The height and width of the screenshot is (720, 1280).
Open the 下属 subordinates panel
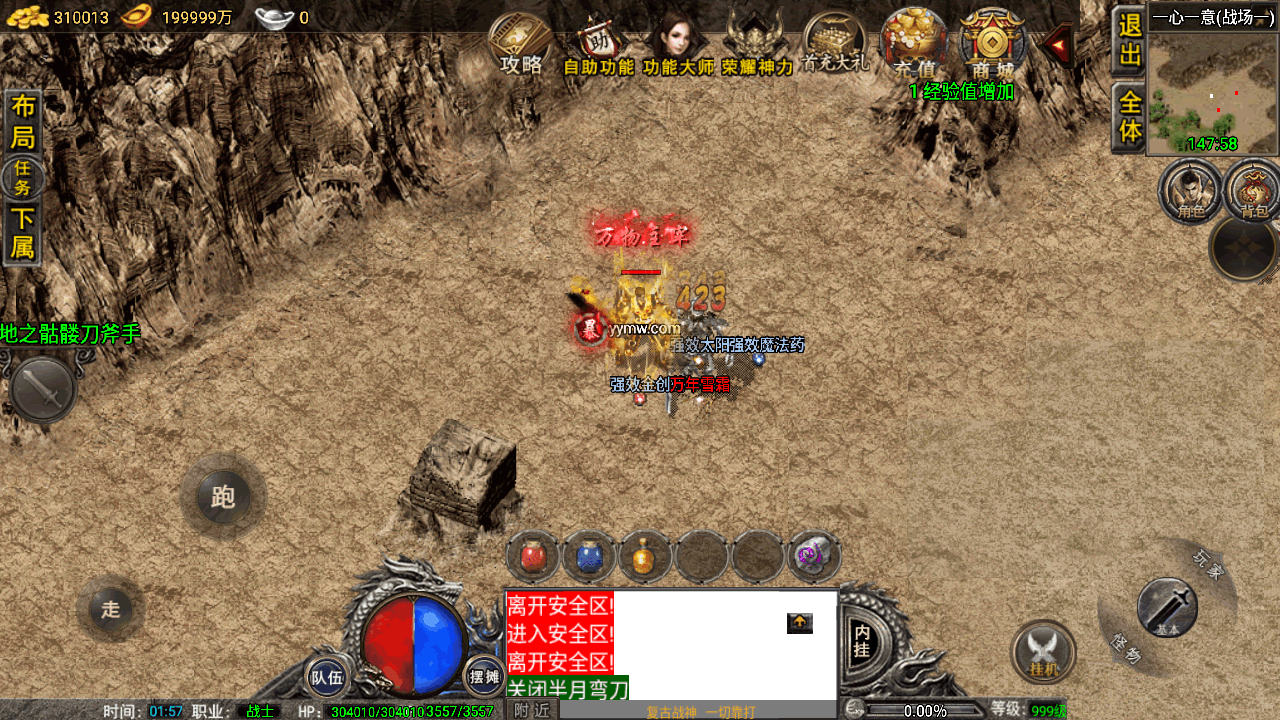point(22,234)
